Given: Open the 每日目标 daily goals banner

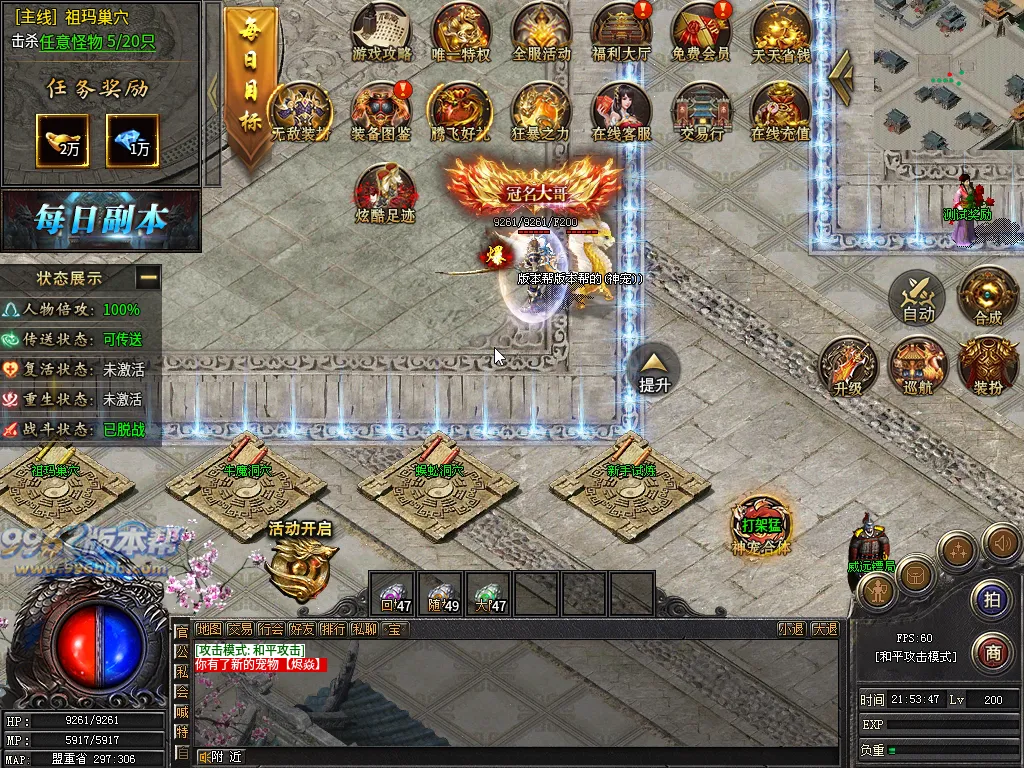Looking at the screenshot, I should (250, 90).
